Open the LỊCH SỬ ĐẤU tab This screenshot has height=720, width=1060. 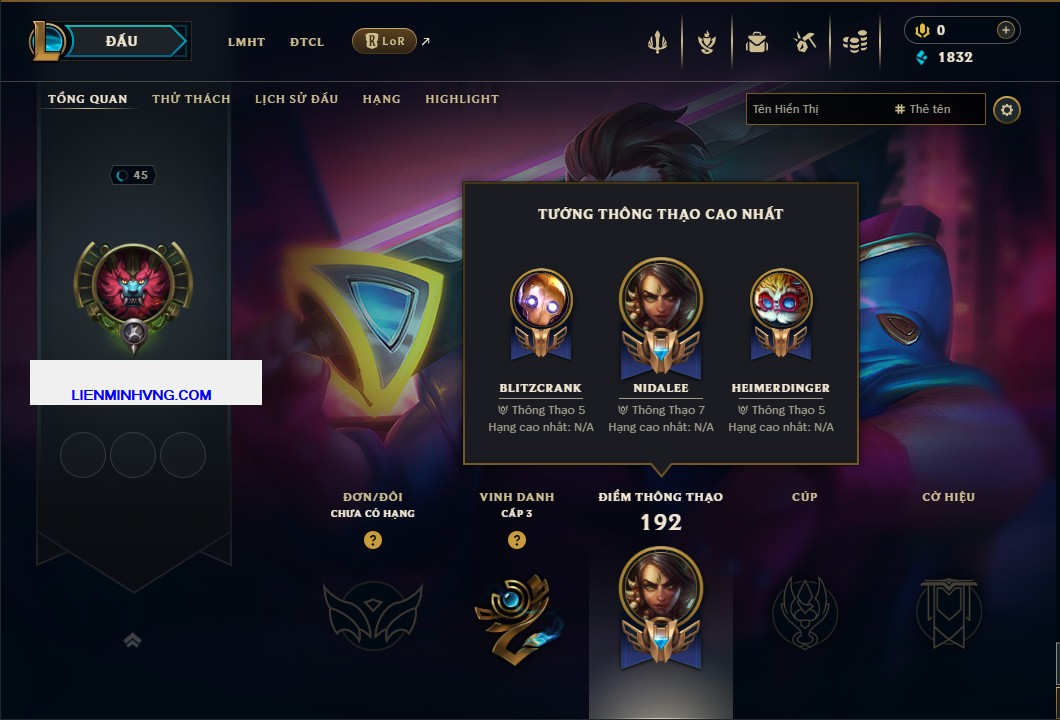click(296, 99)
